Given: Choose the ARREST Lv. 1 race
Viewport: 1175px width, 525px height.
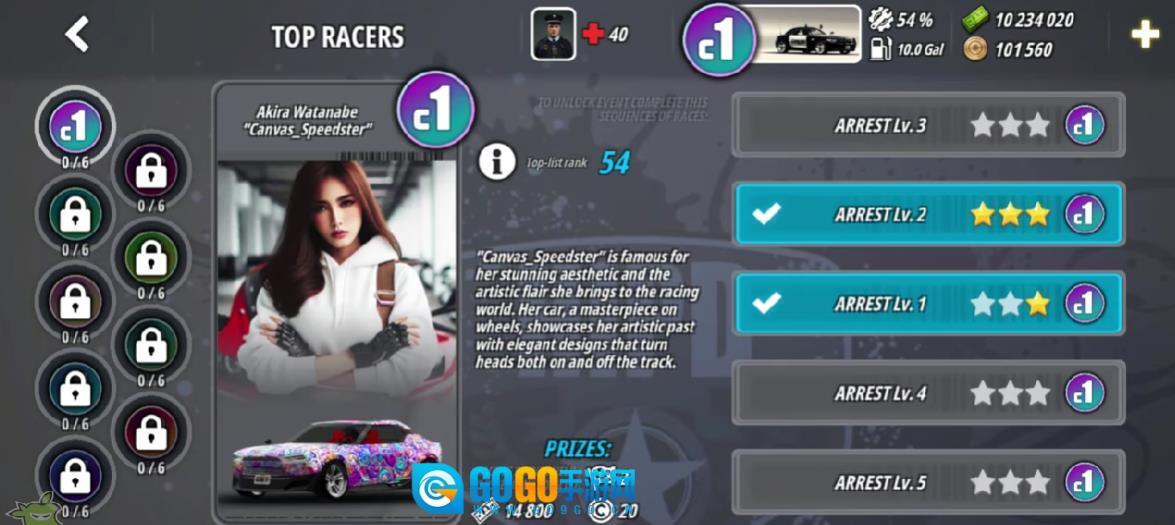Looking at the screenshot, I should tap(928, 303).
